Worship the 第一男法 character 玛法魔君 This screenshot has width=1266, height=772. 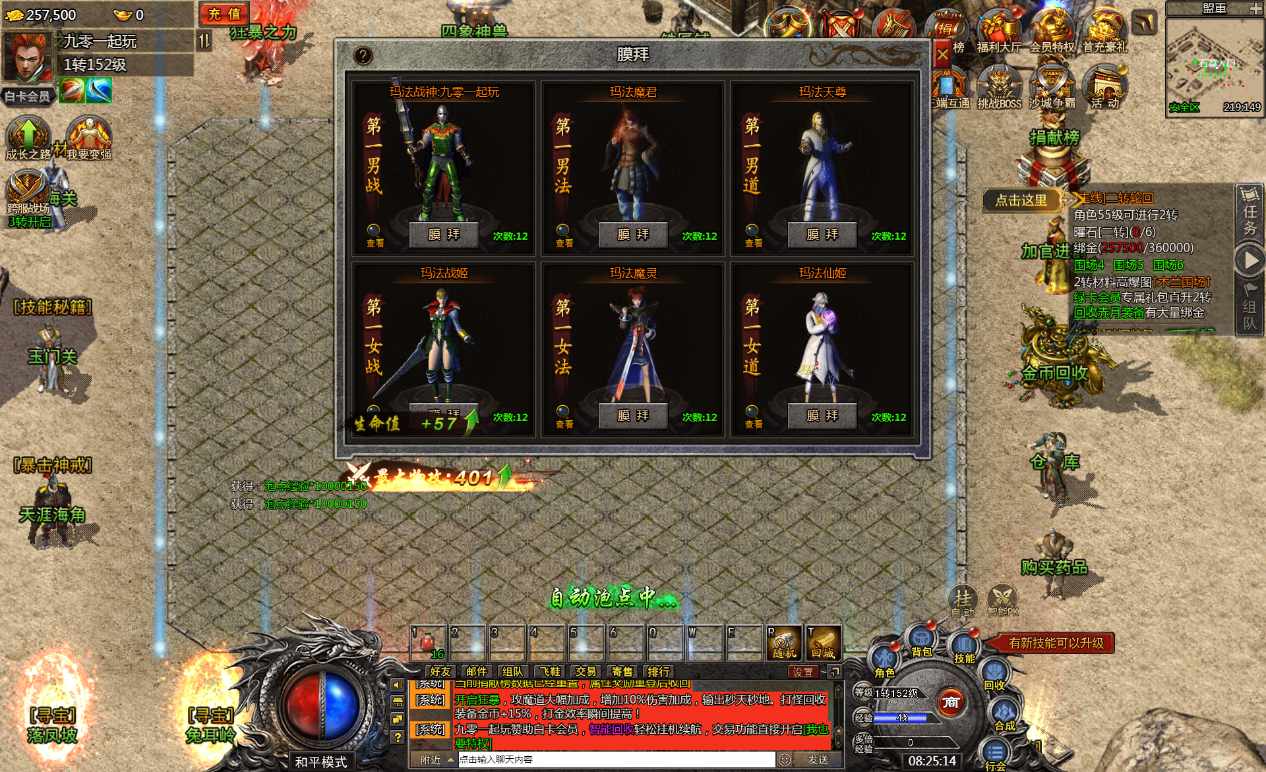[633, 234]
